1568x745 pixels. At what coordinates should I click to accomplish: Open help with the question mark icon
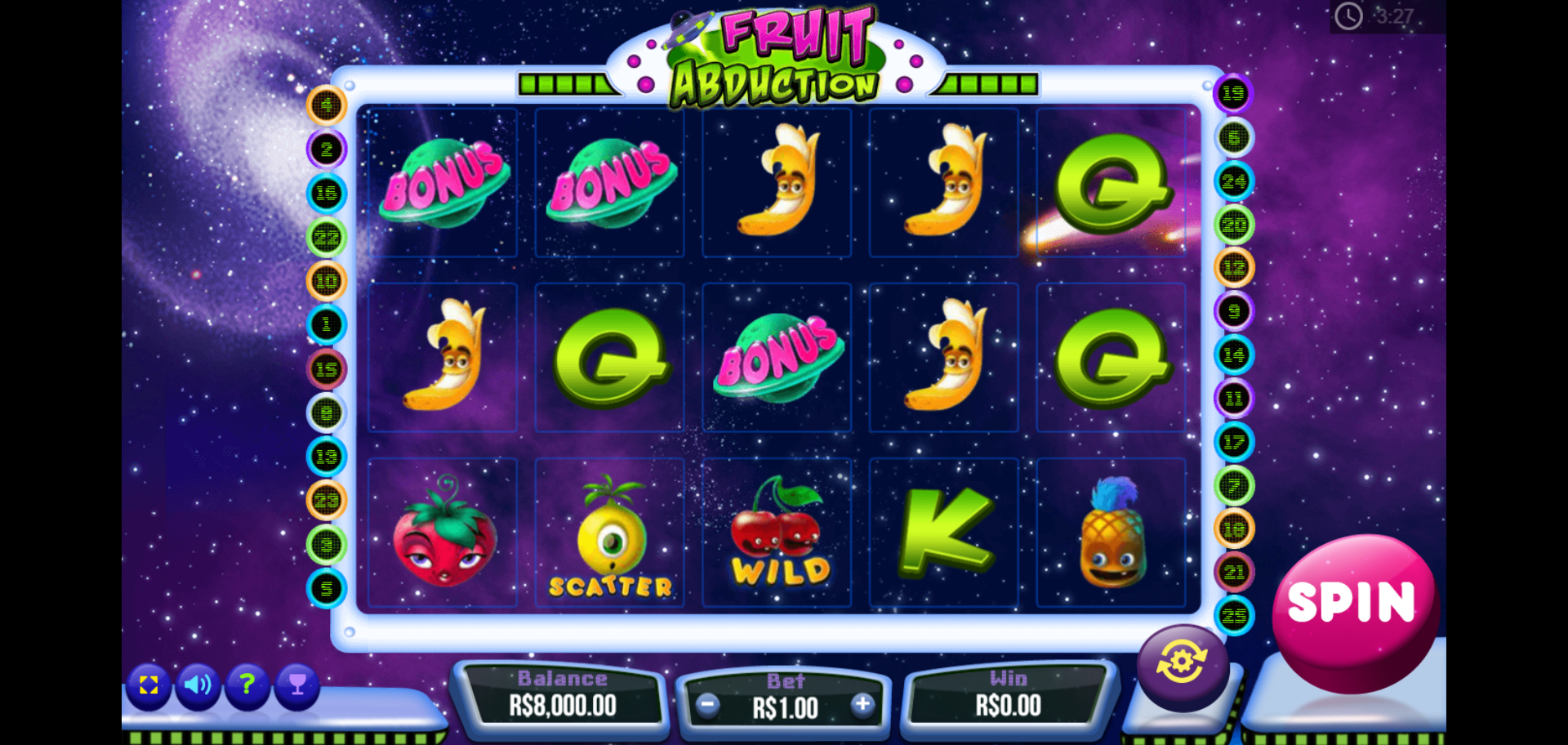click(x=247, y=685)
